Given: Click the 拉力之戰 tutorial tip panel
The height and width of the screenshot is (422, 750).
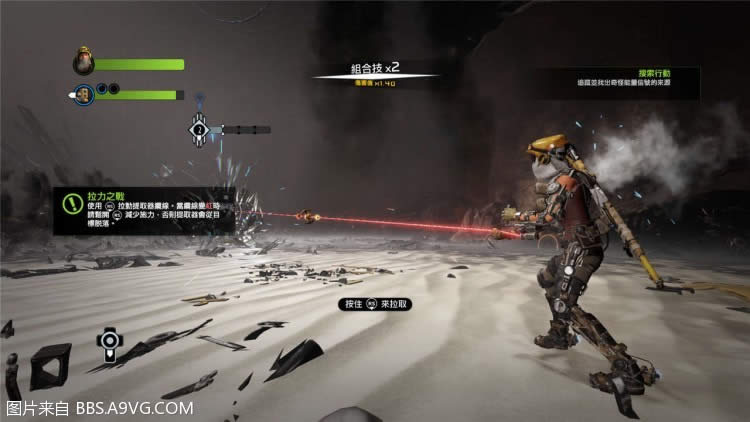Looking at the screenshot, I should point(145,210).
